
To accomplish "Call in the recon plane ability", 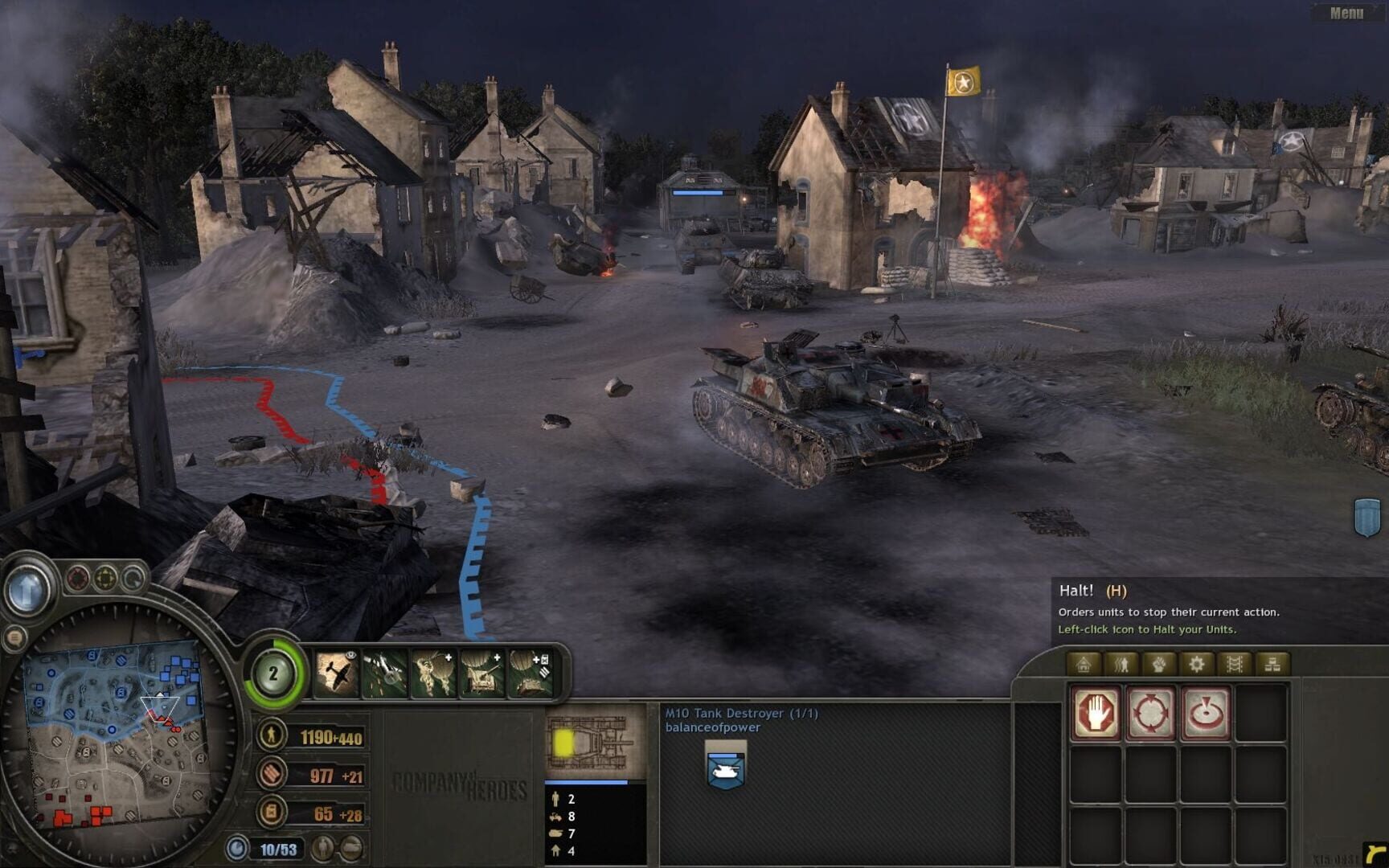I will click(x=337, y=674).
